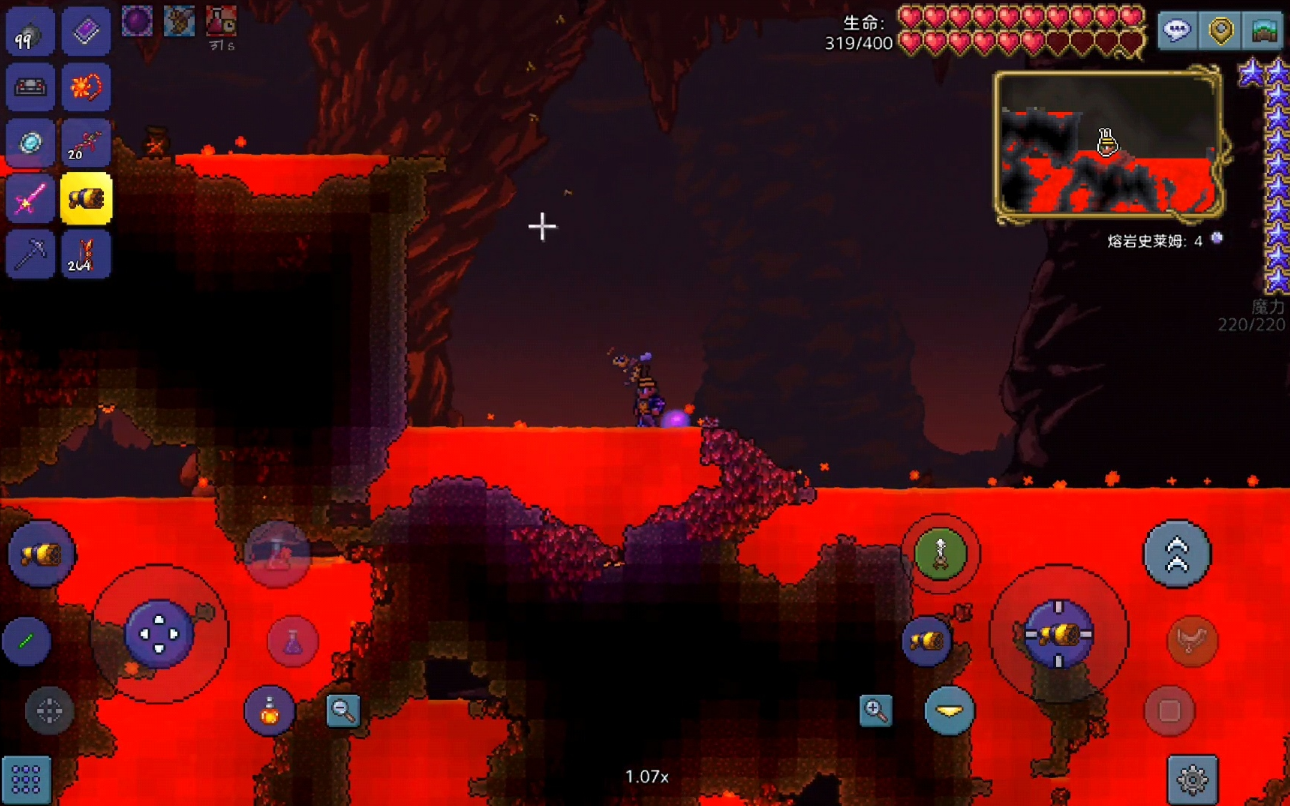The width and height of the screenshot is (1290, 806).
Task: Tap the yellow drop-down platform button
Action: (949, 711)
